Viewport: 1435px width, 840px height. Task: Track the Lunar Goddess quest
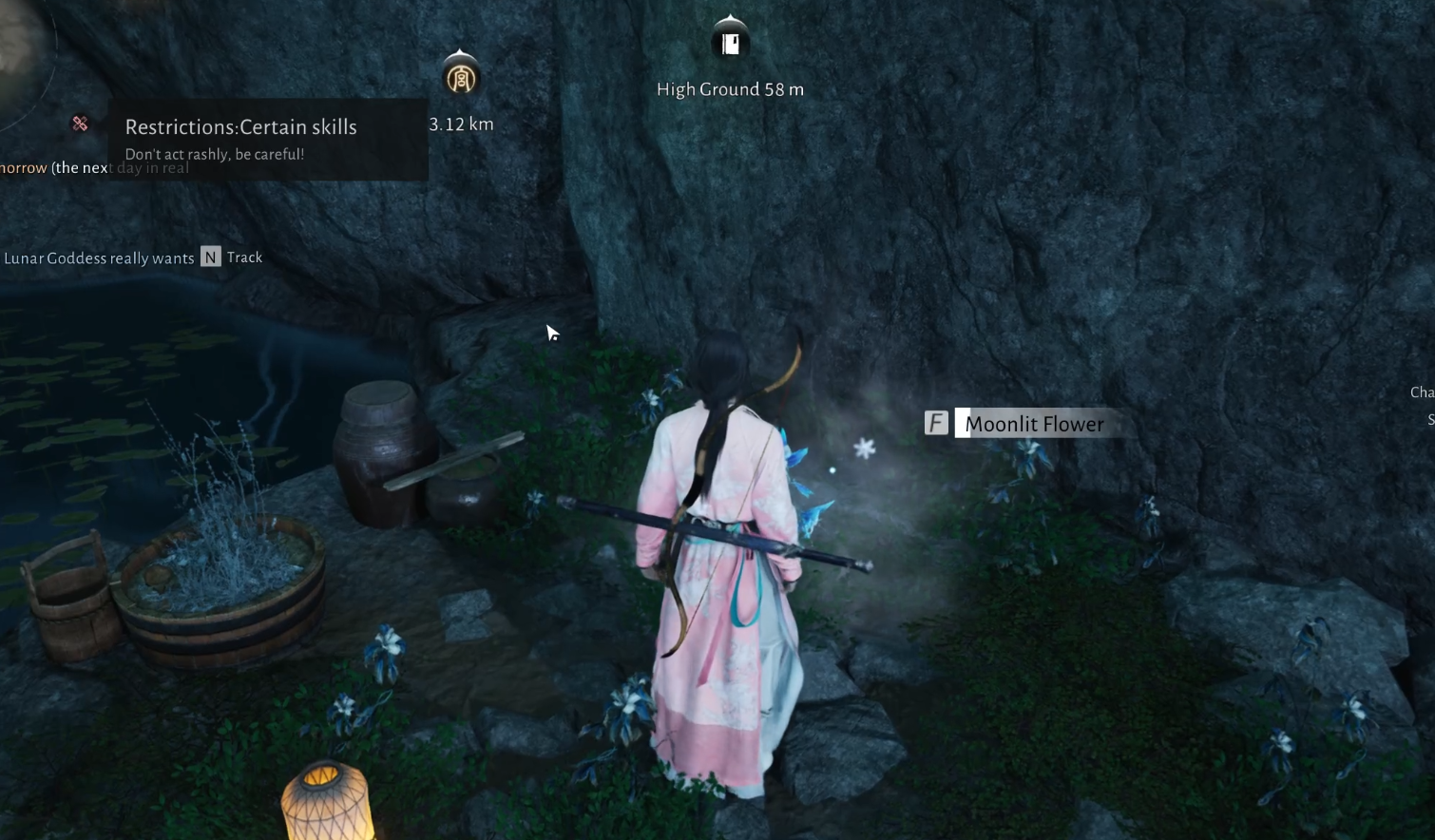245,258
